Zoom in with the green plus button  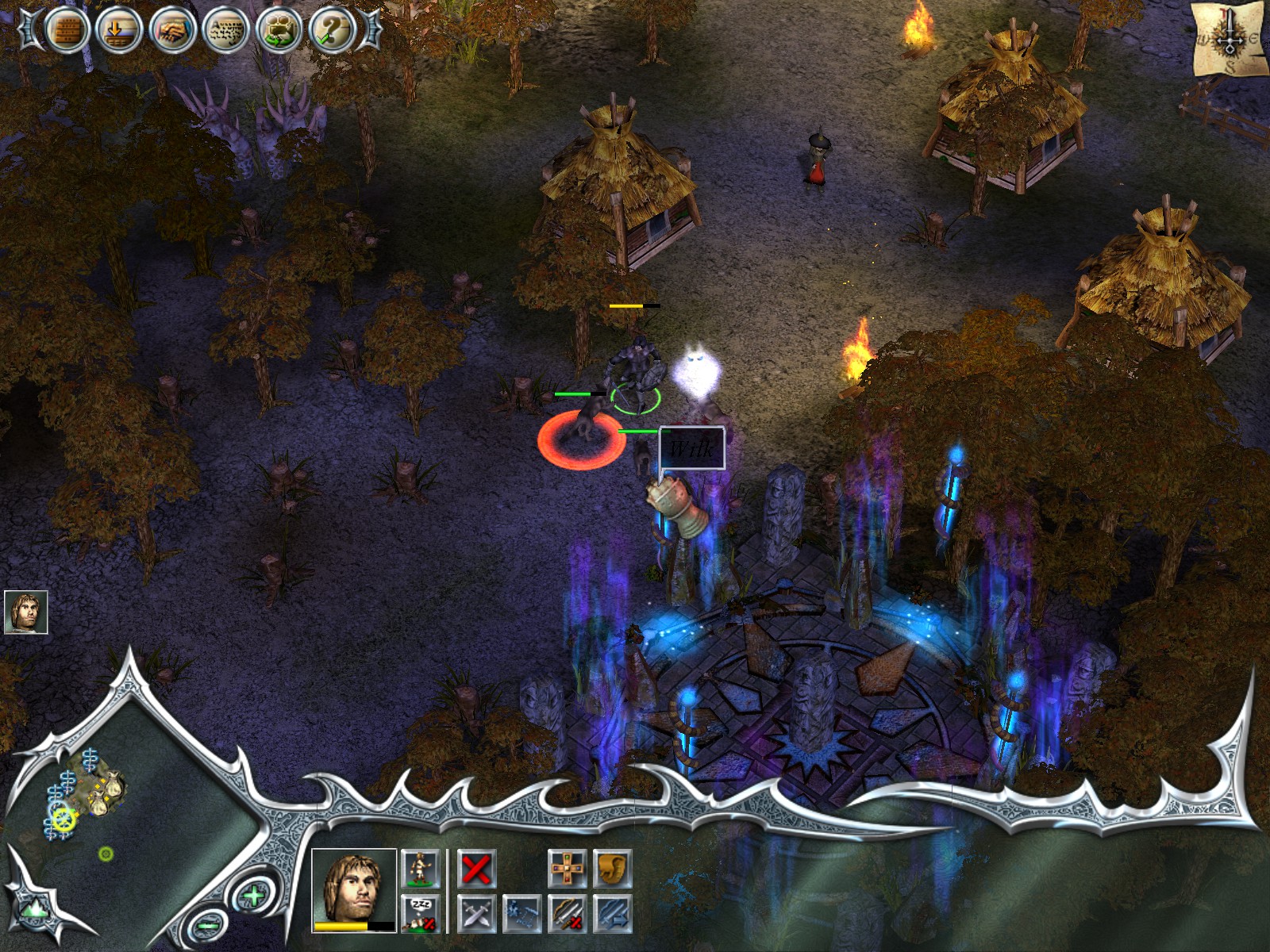pos(253,897)
